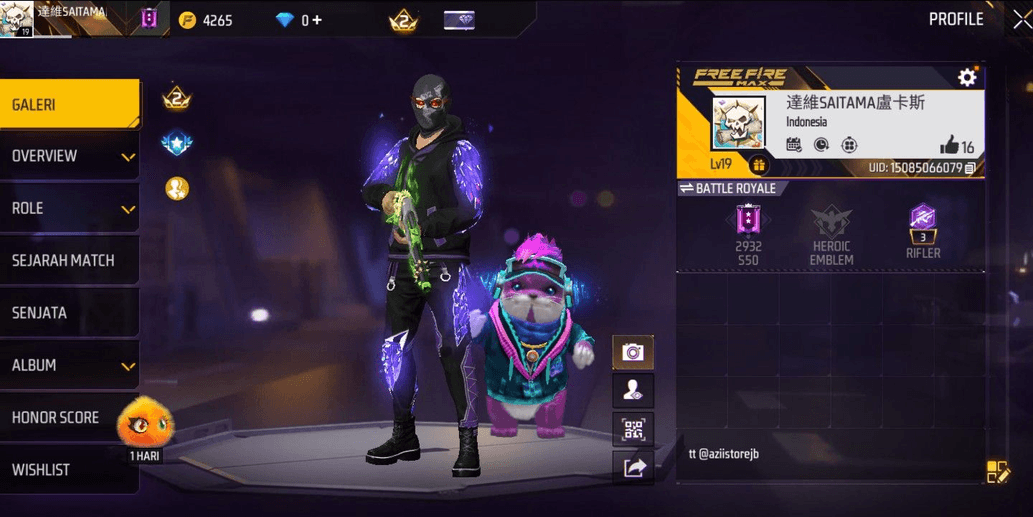Open the Galeri tab
Screen dimensions: 1033x517
[68, 105]
